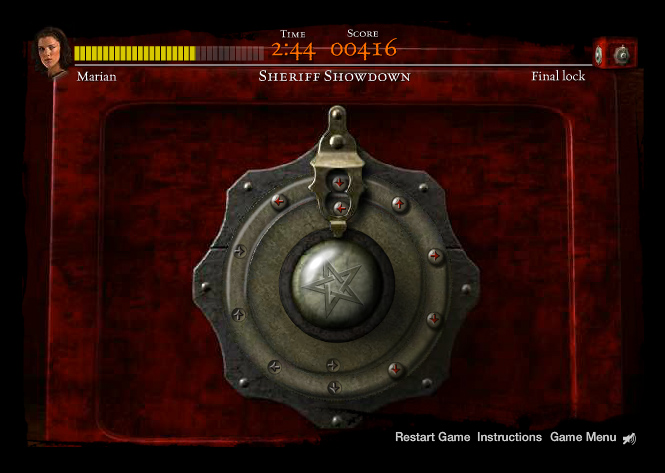The height and width of the screenshot is (473, 665).
Task: Click the pentagram dial knob
Action: click(336, 282)
